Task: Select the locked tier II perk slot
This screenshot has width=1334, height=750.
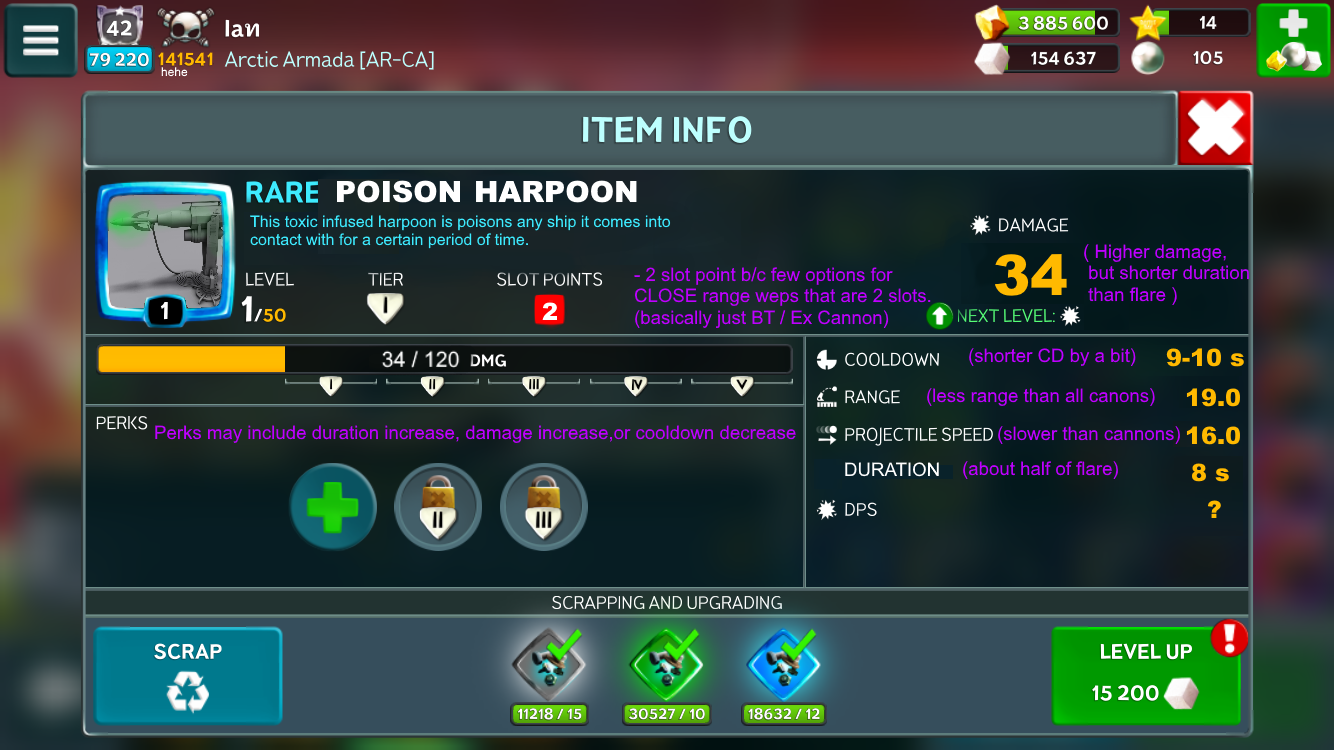Action: coord(438,507)
